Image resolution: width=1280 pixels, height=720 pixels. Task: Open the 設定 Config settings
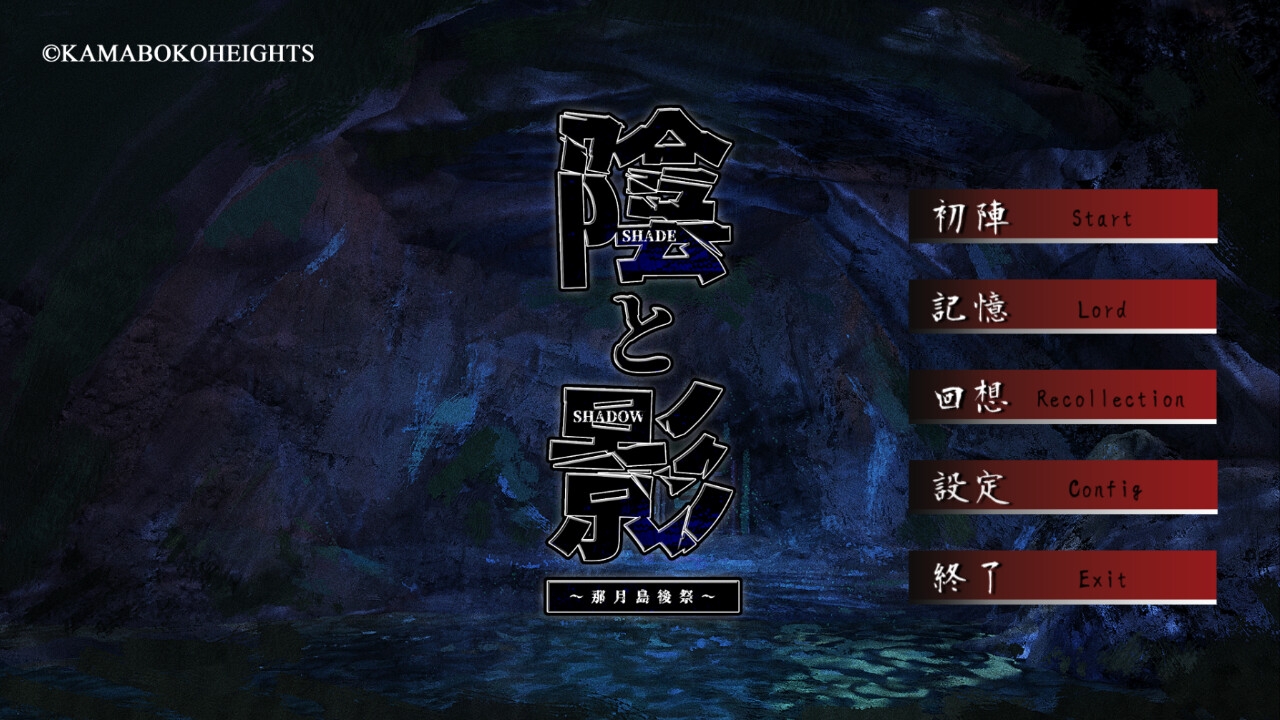click(x=1062, y=487)
